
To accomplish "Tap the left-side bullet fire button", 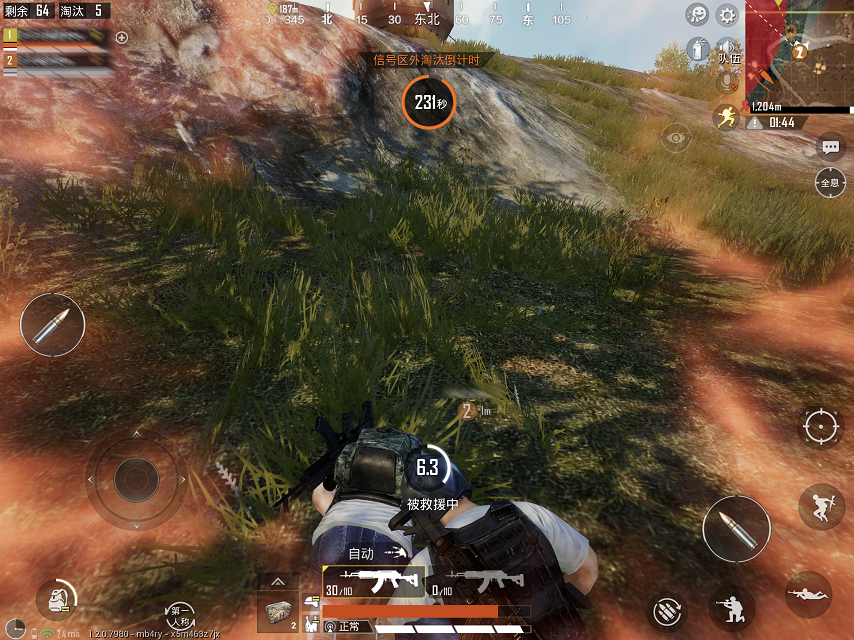I will pos(52,326).
